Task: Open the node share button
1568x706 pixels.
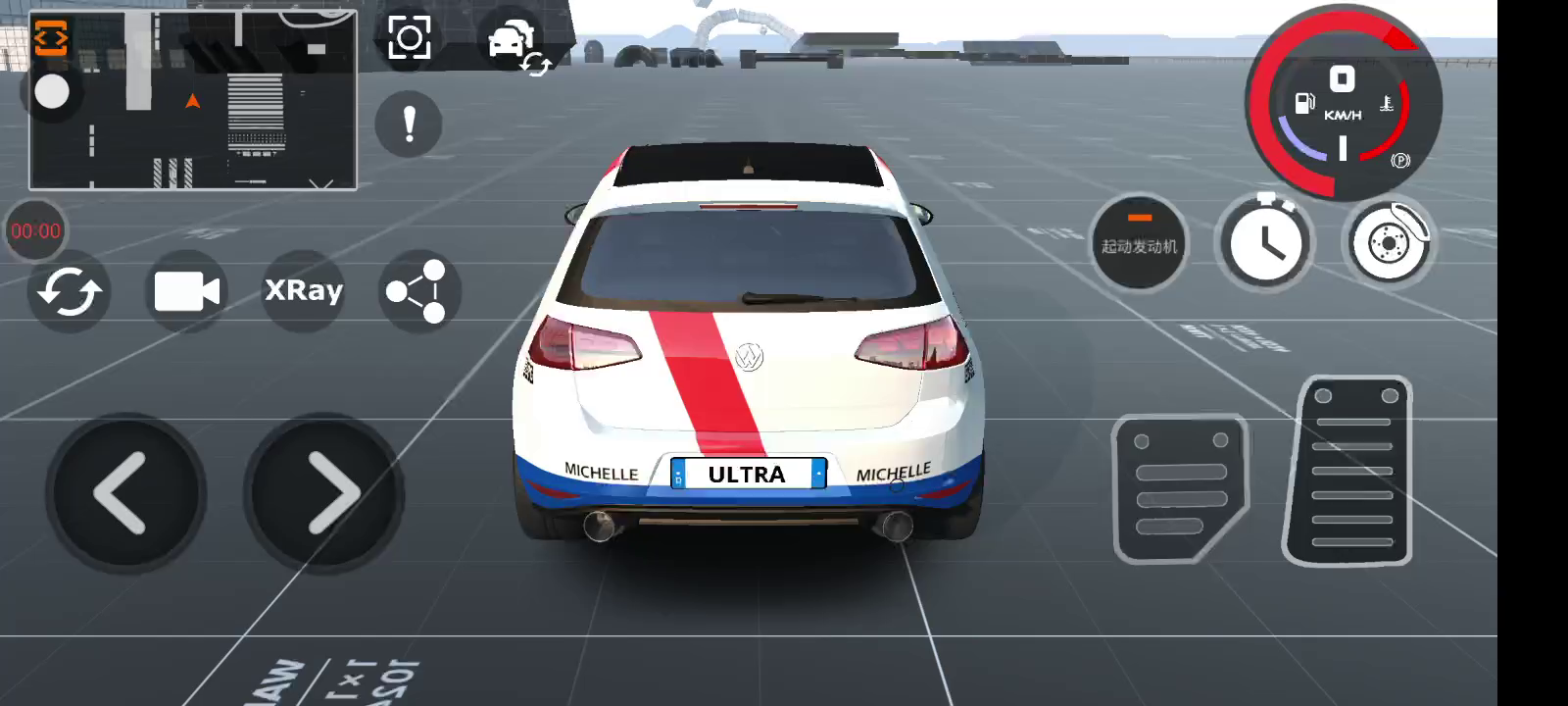Action: (x=417, y=291)
